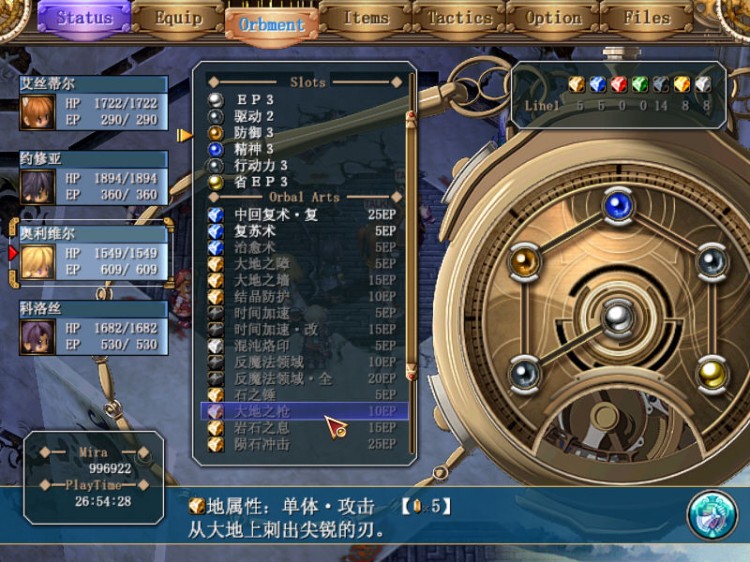The height and width of the screenshot is (562, 750).
Task: Choose the 行动力 3 slot entry
Action: 262,165
